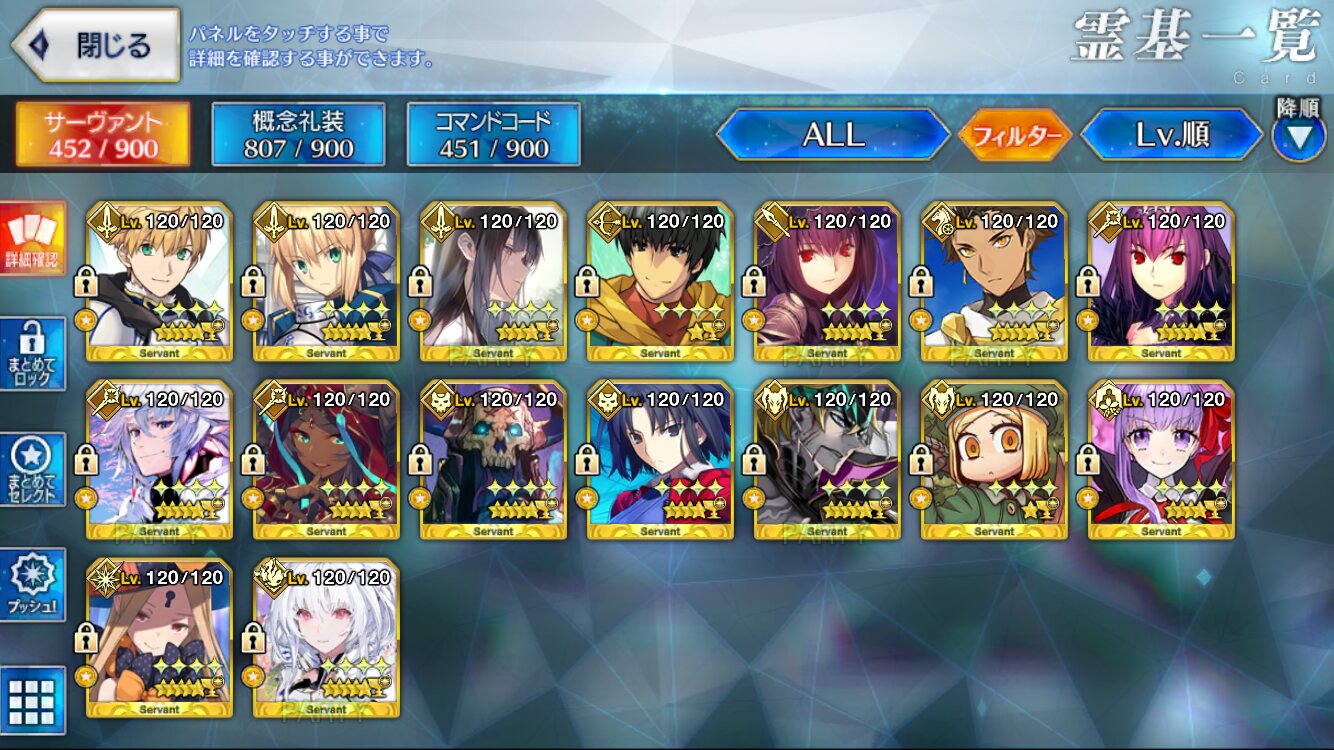Switch to the サーヴァント tab
This screenshot has width=1334, height=750.
(x=102, y=134)
